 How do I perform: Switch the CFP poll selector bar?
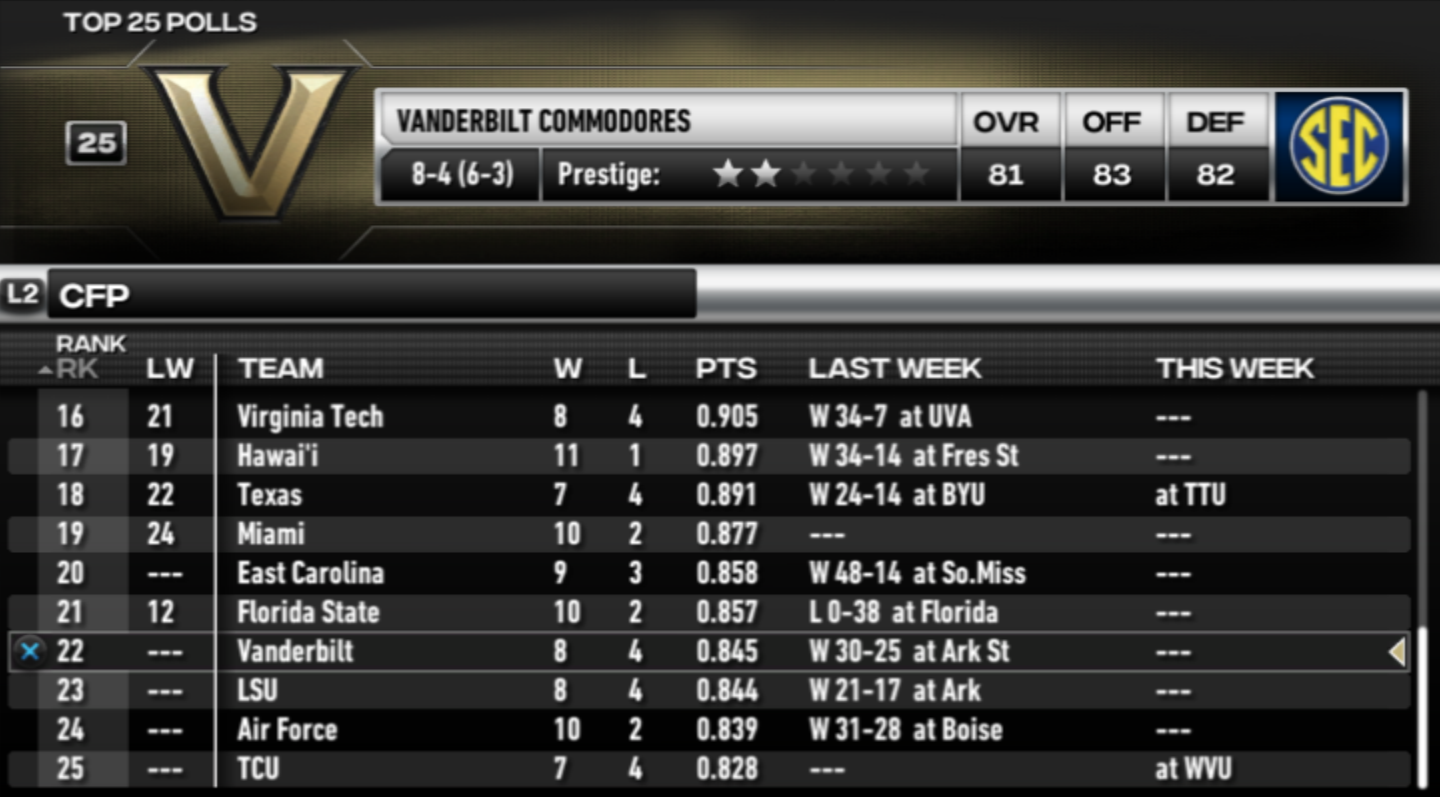[x=370, y=295]
